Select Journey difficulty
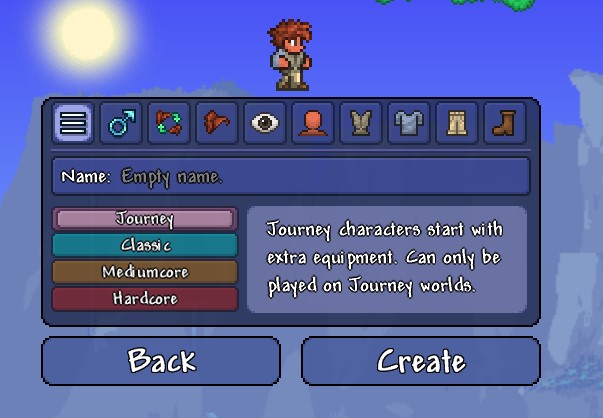The height and width of the screenshot is (418, 603). click(145, 219)
